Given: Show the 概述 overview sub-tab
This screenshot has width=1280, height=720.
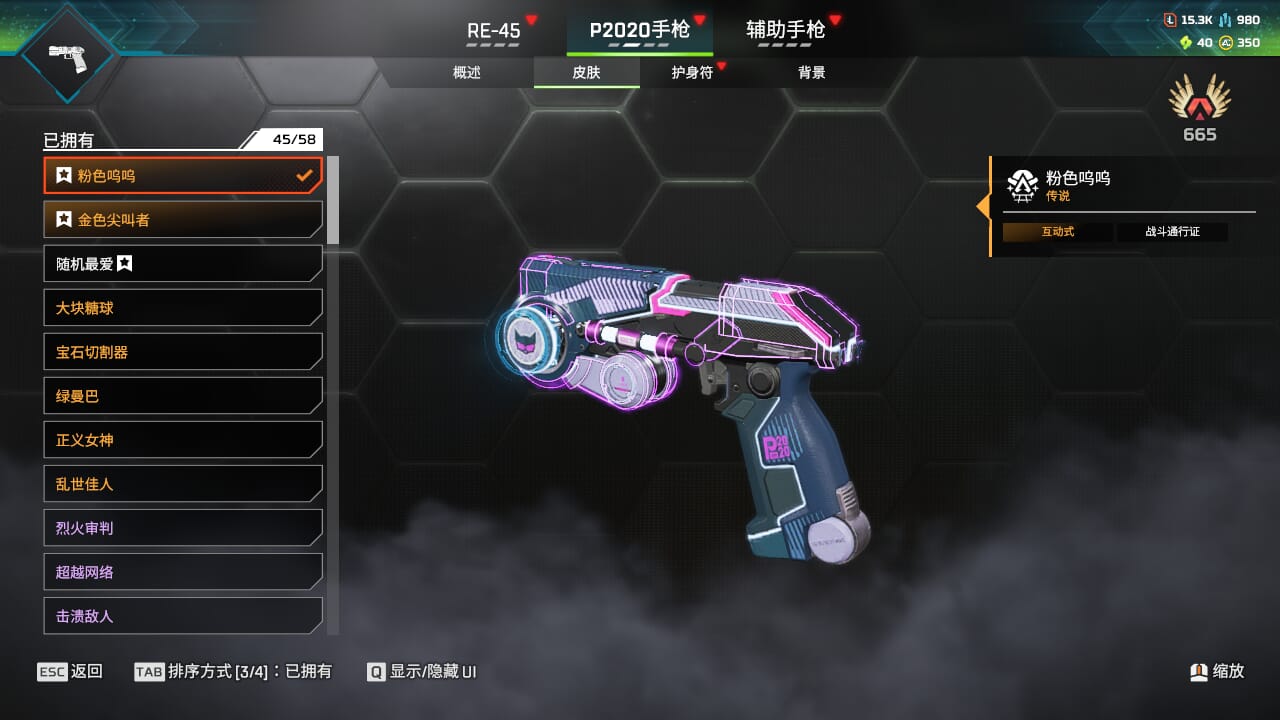Looking at the screenshot, I should tap(467, 72).
